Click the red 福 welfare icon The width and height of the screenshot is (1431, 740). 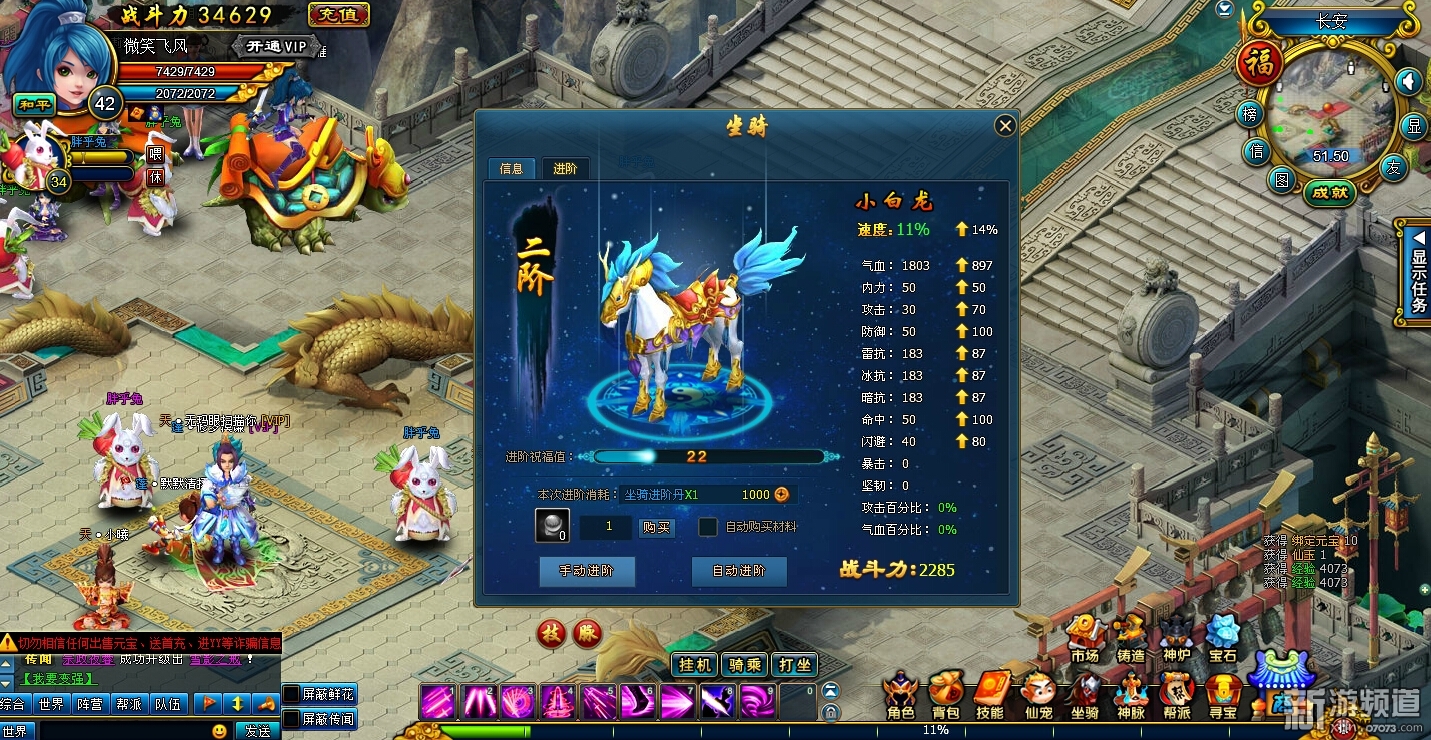pyautogui.click(x=1259, y=65)
